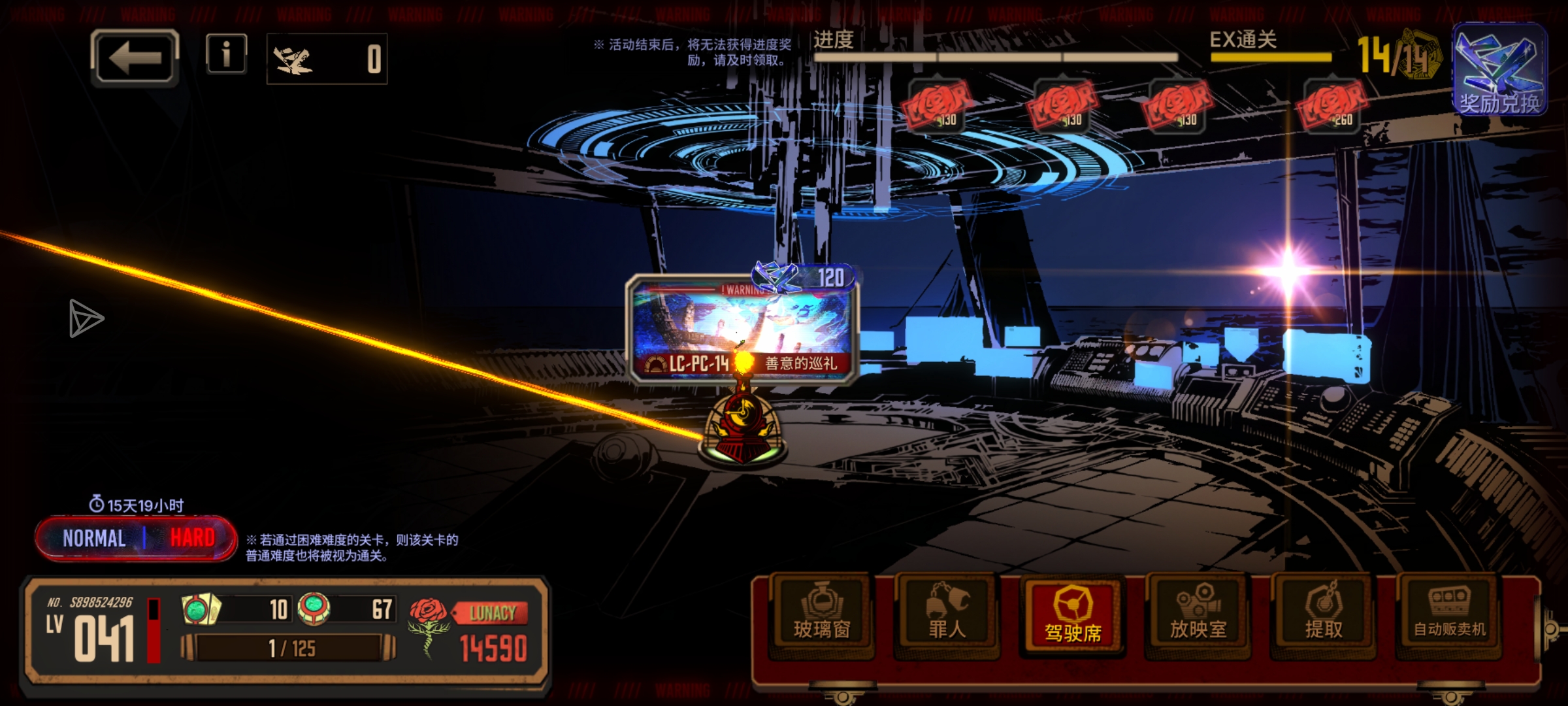Switch difficulty to HARD
Image resolution: width=1568 pixels, height=706 pixels.
pos(192,539)
